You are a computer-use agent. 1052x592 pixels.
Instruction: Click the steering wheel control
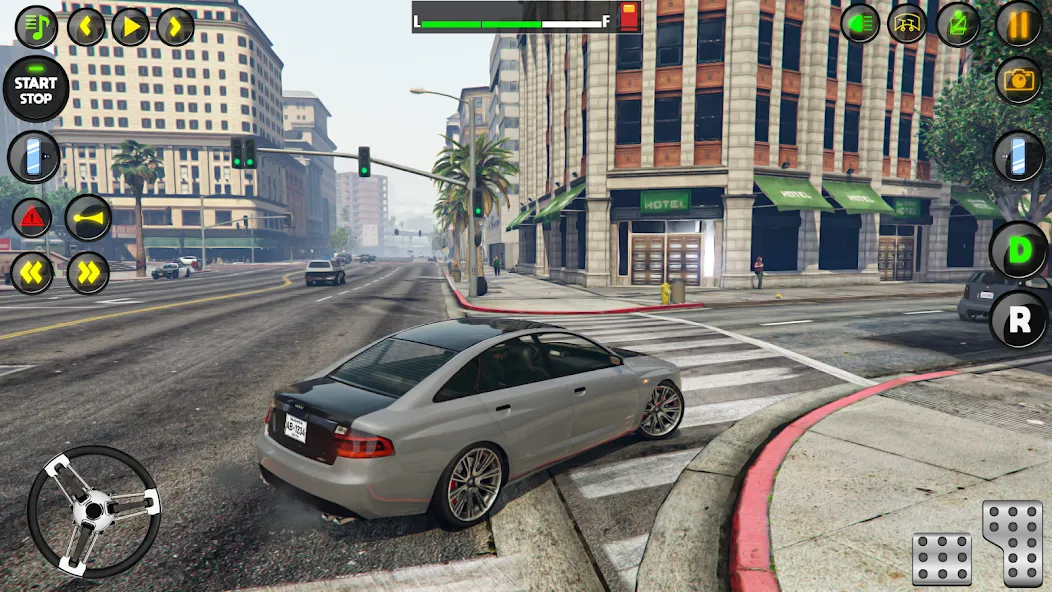(93, 511)
